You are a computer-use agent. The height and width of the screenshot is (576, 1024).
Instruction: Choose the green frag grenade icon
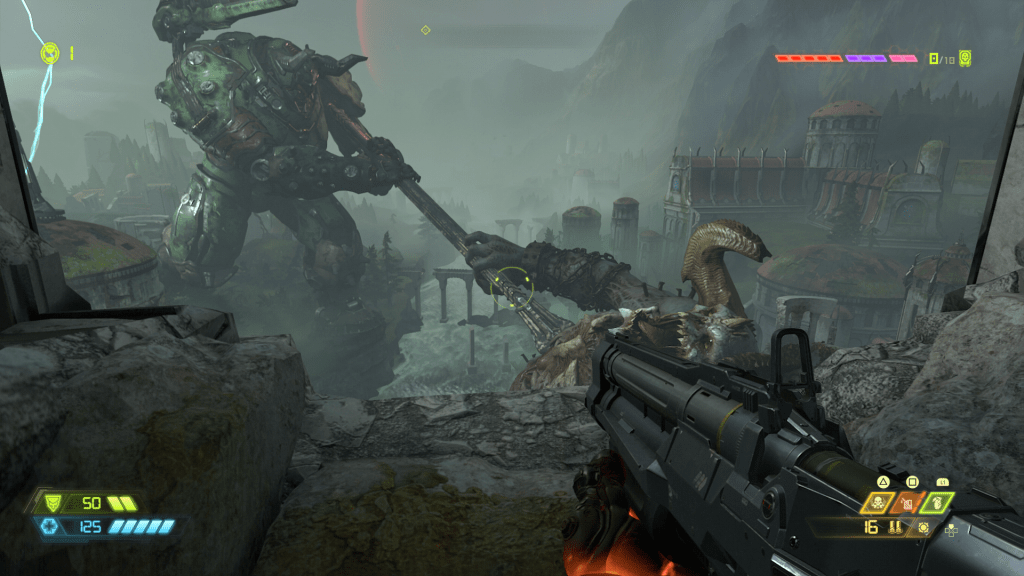point(938,503)
